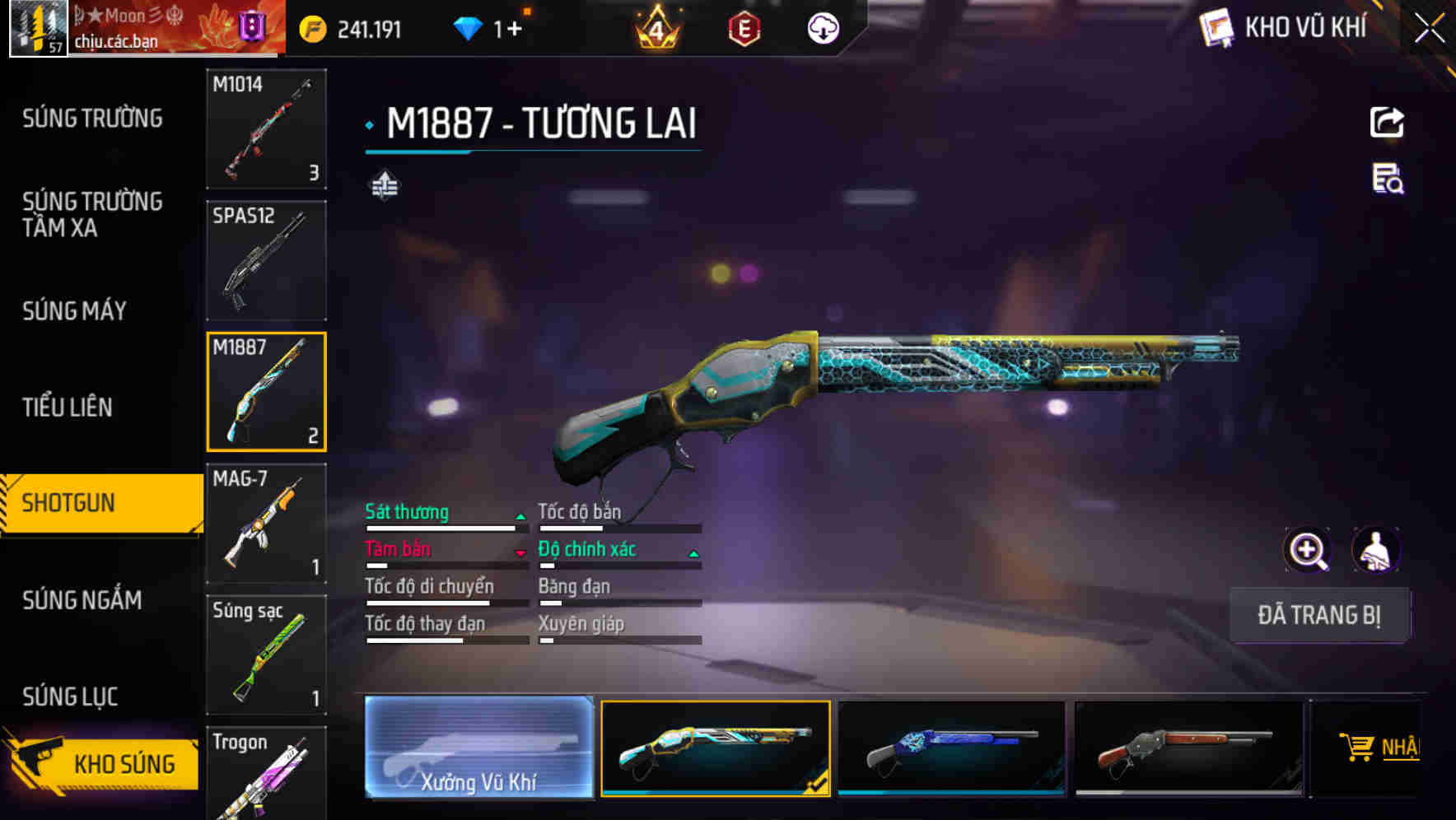This screenshot has height=820, width=1456.
Task: Zoom in on the weapon preview
Action: [1307, 549]
